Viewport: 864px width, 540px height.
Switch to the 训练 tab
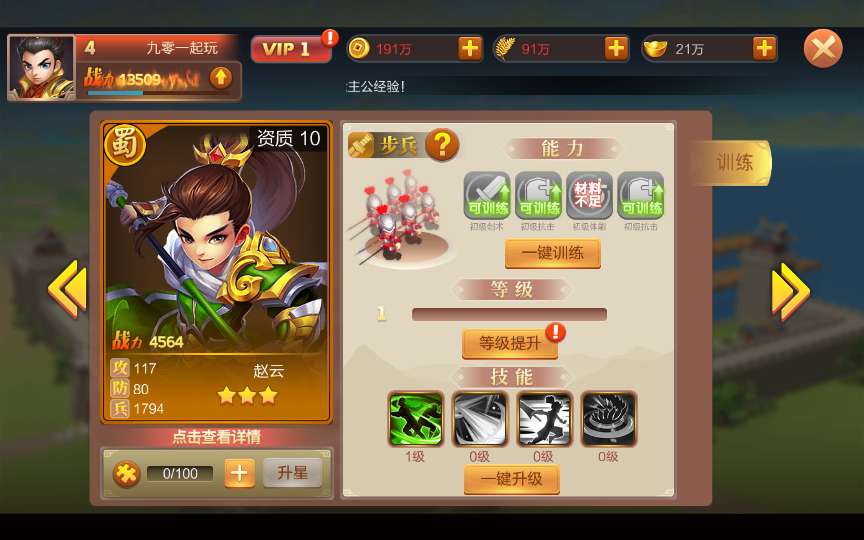pos(734,162)
